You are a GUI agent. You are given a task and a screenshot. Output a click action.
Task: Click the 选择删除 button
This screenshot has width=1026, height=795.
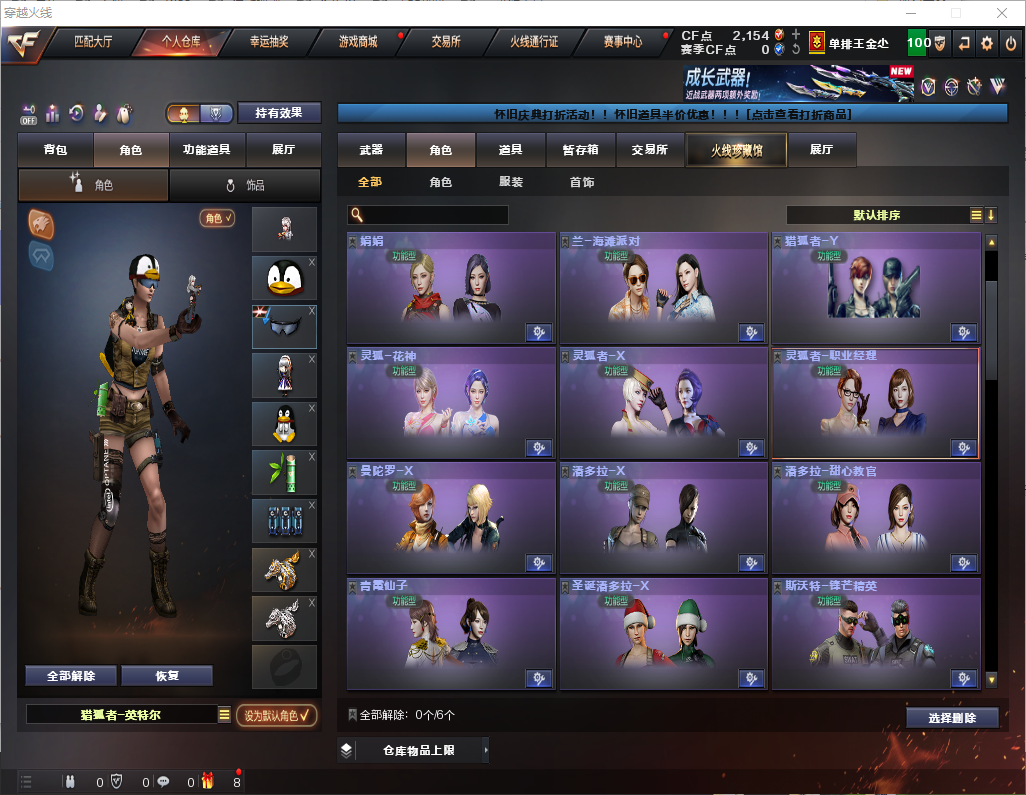[952, 718]
